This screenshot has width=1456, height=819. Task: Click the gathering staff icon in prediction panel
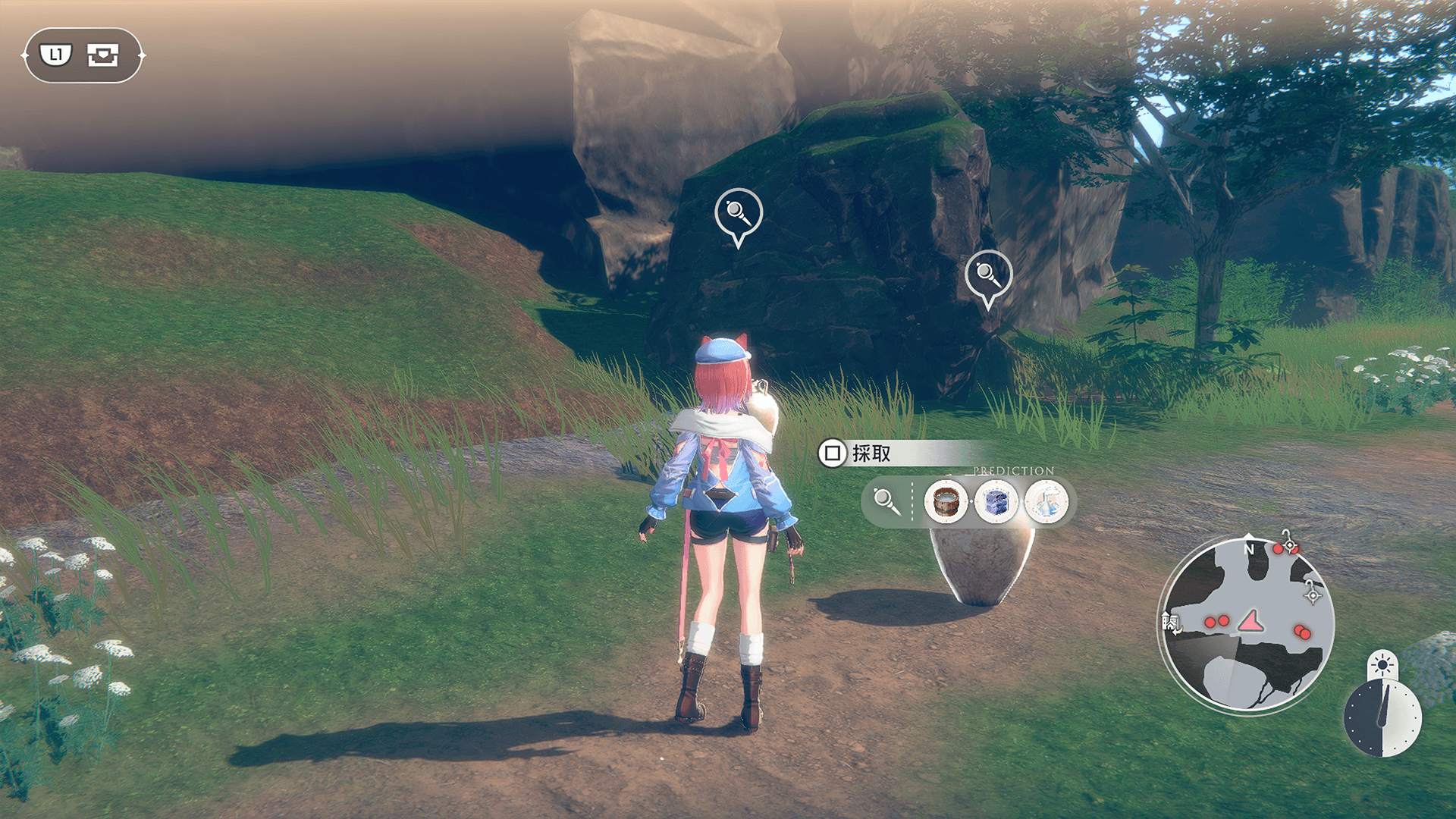tap(886, 501)
